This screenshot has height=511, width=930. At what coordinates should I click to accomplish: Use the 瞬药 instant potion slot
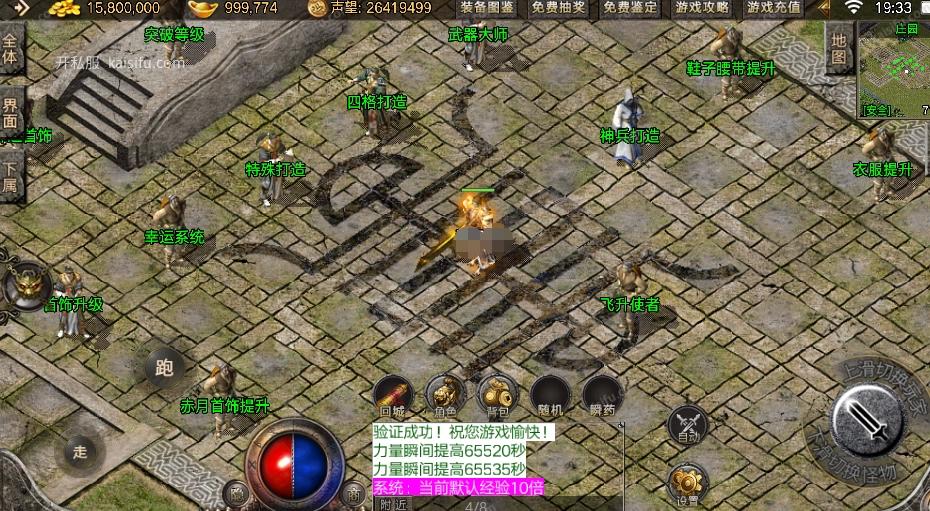[602, 395]
